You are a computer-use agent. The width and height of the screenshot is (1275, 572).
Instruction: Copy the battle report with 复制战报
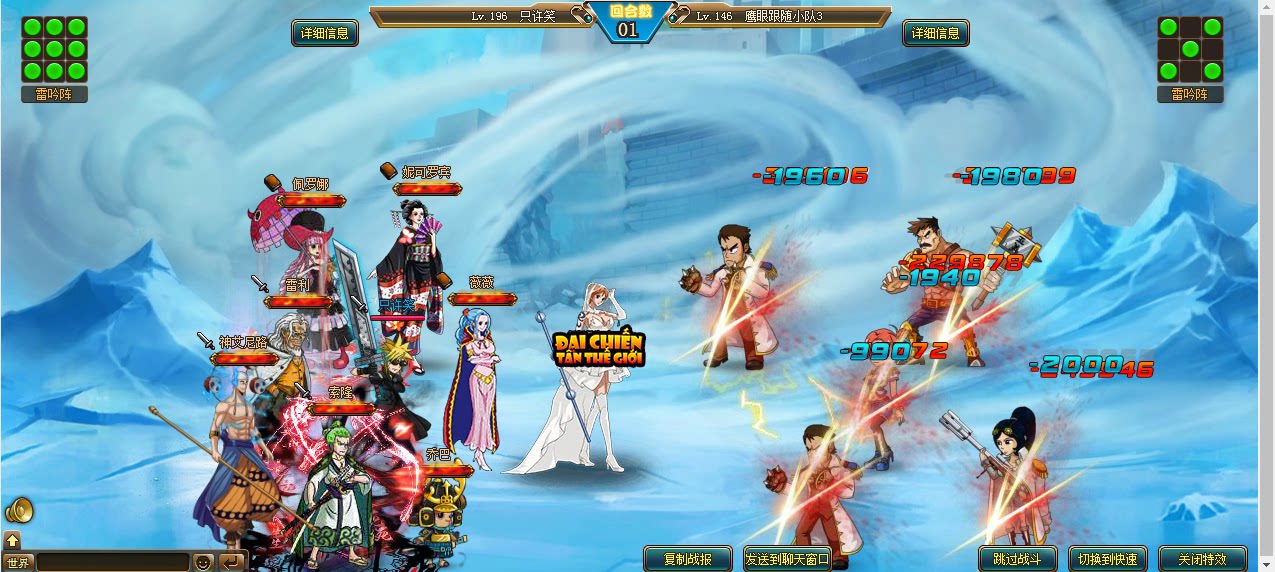click(678, 559)
